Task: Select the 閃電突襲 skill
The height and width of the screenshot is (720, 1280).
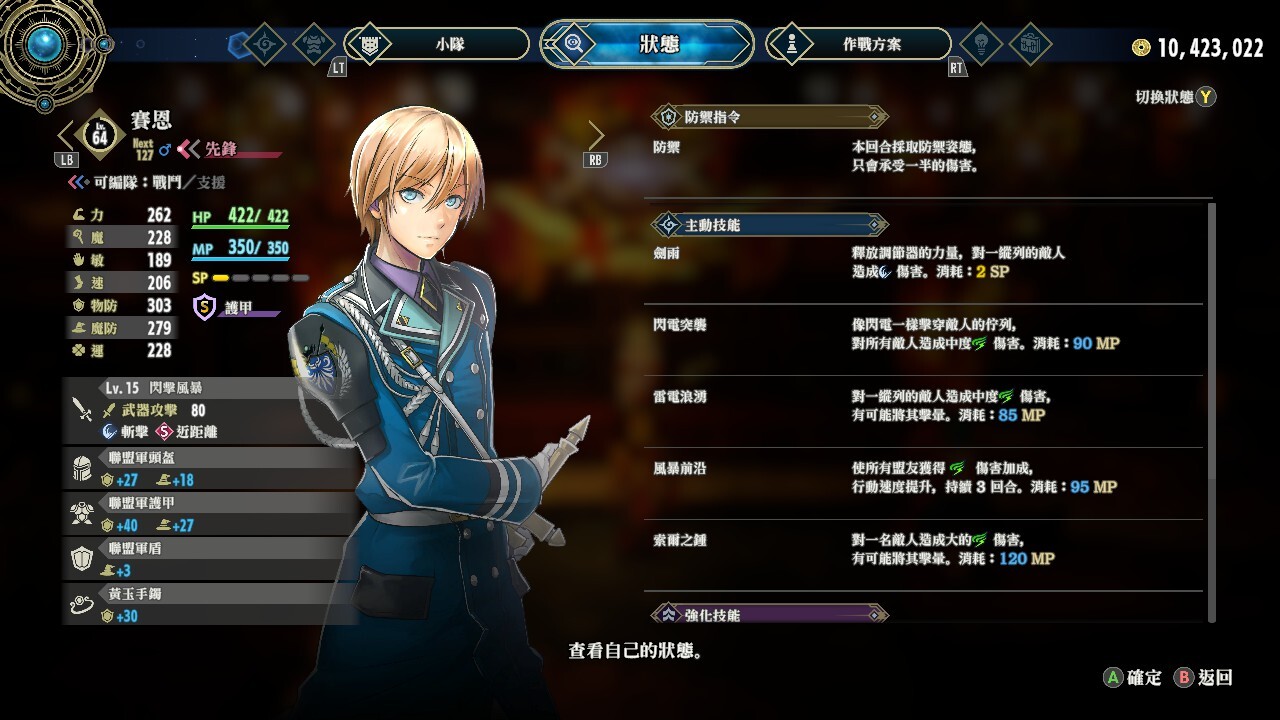Action: pyautogui.click(x=926, y=334)
